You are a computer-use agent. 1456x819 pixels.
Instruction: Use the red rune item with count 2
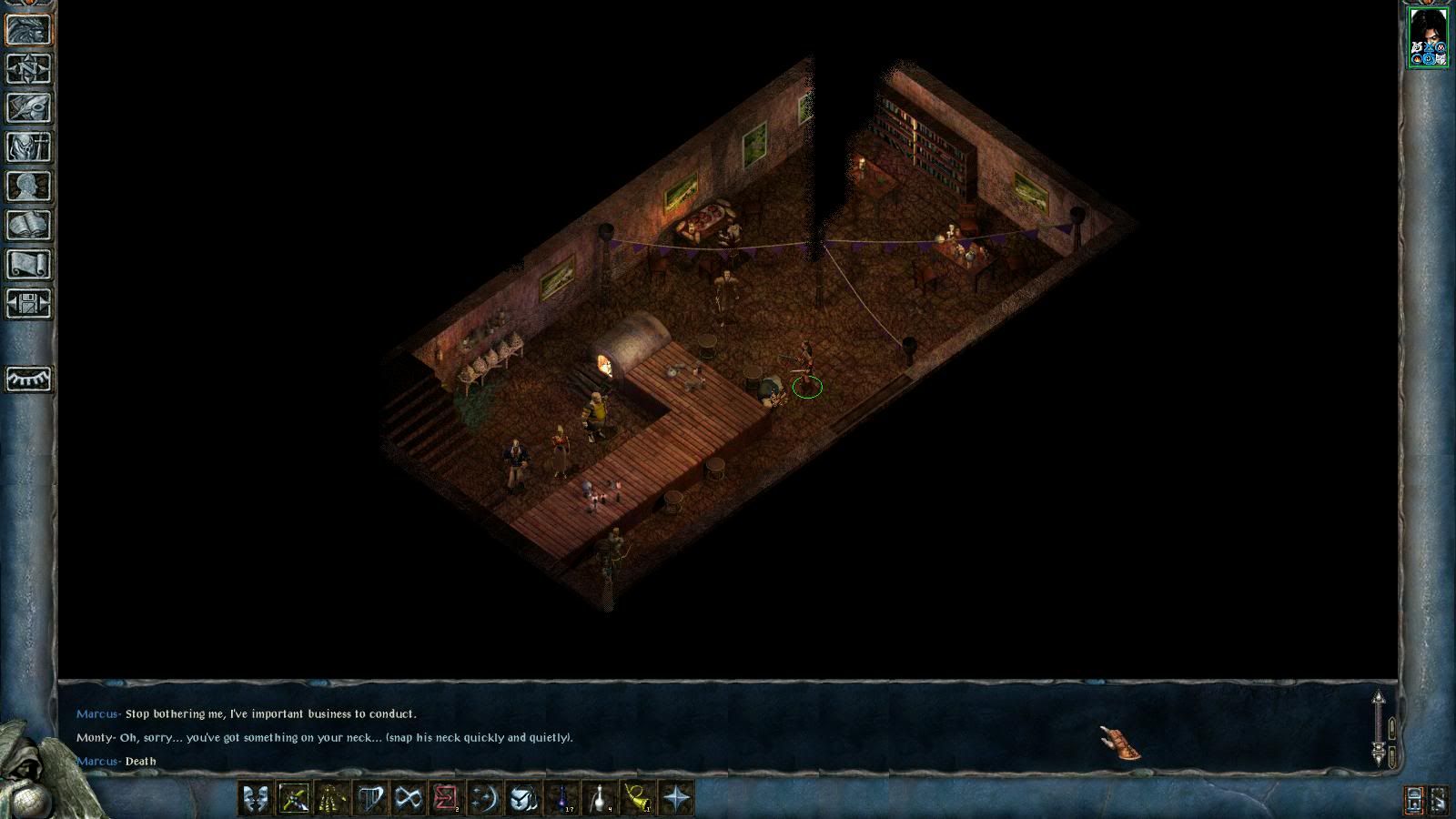(x=447, y=798)
